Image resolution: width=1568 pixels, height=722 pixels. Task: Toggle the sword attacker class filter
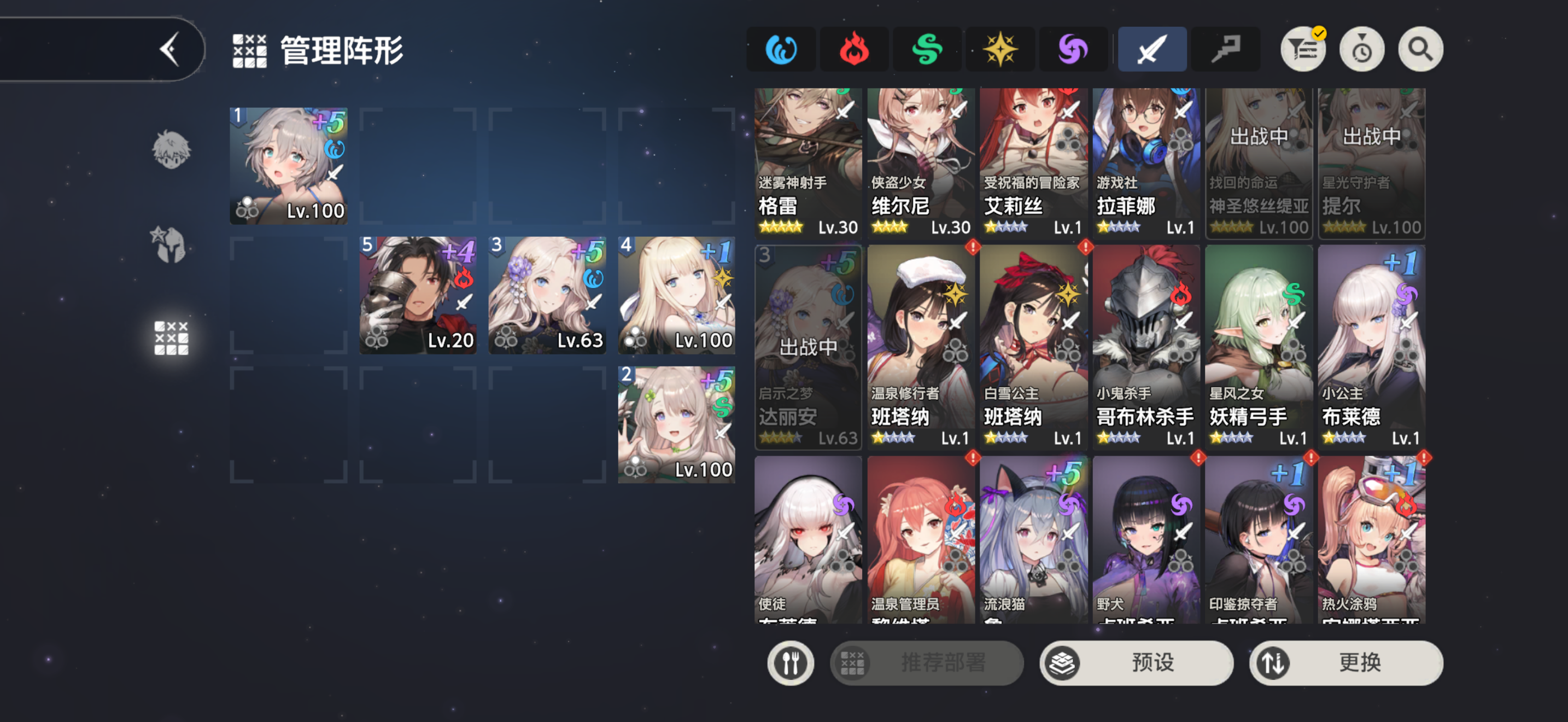point(1151,49)
